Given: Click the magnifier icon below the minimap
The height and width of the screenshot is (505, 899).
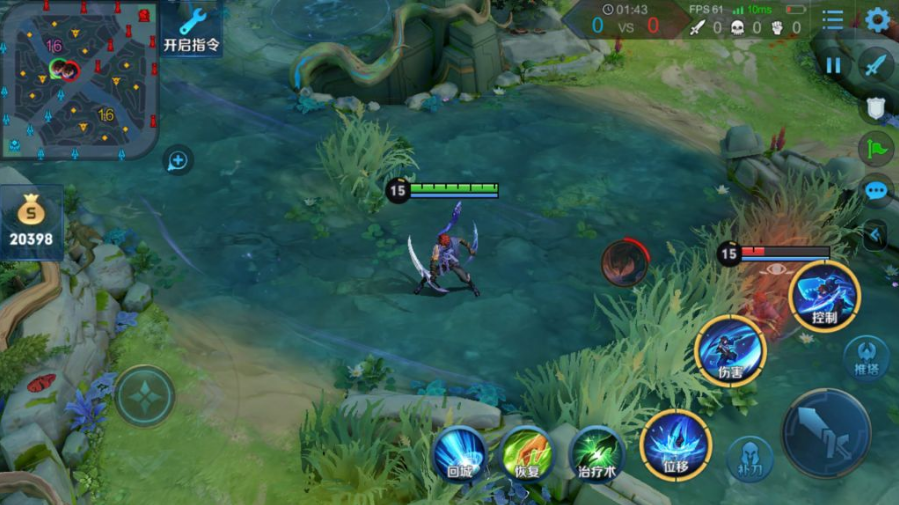Looking at the screenshot, I should coord(178,159).
